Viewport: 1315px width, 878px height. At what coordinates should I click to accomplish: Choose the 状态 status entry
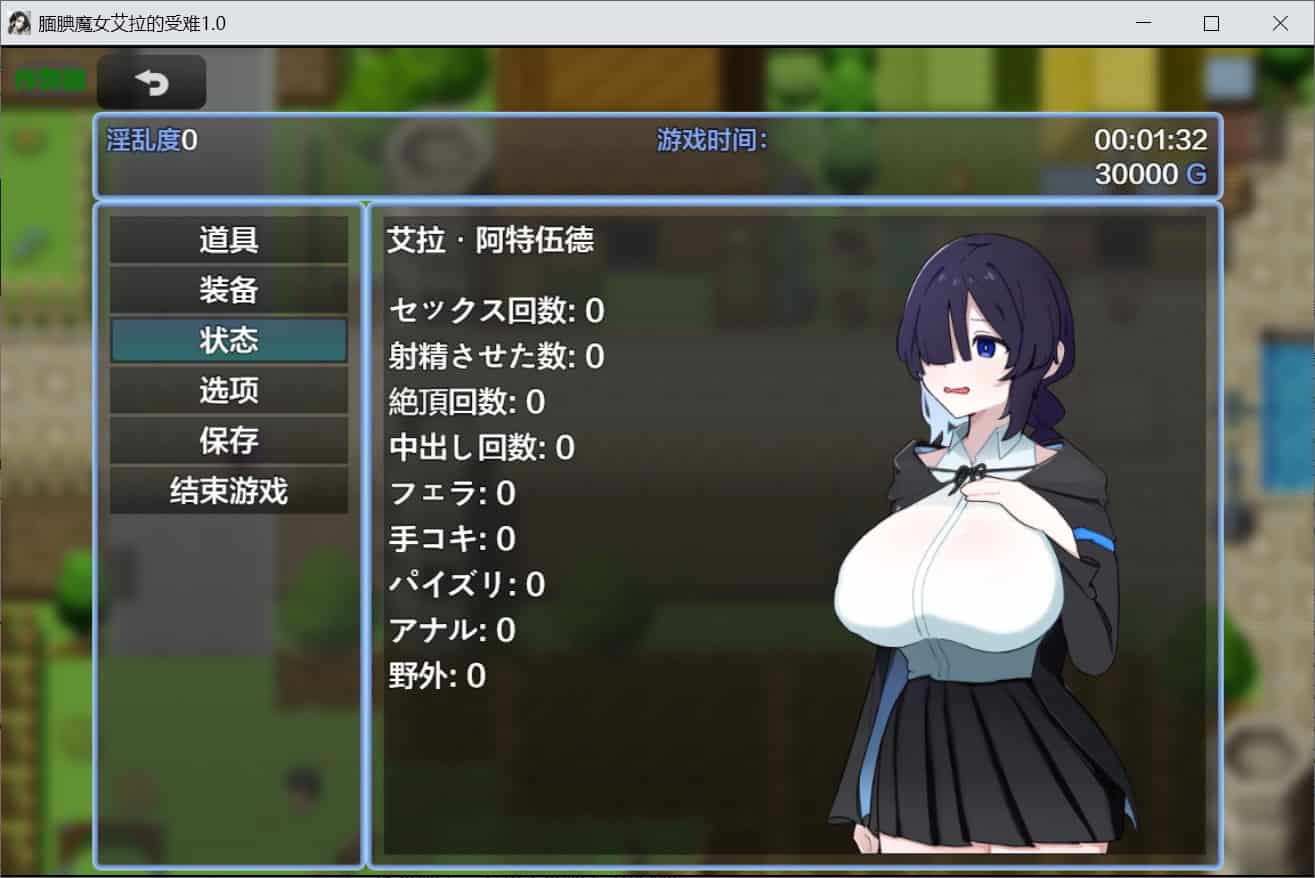coord(229,340)
